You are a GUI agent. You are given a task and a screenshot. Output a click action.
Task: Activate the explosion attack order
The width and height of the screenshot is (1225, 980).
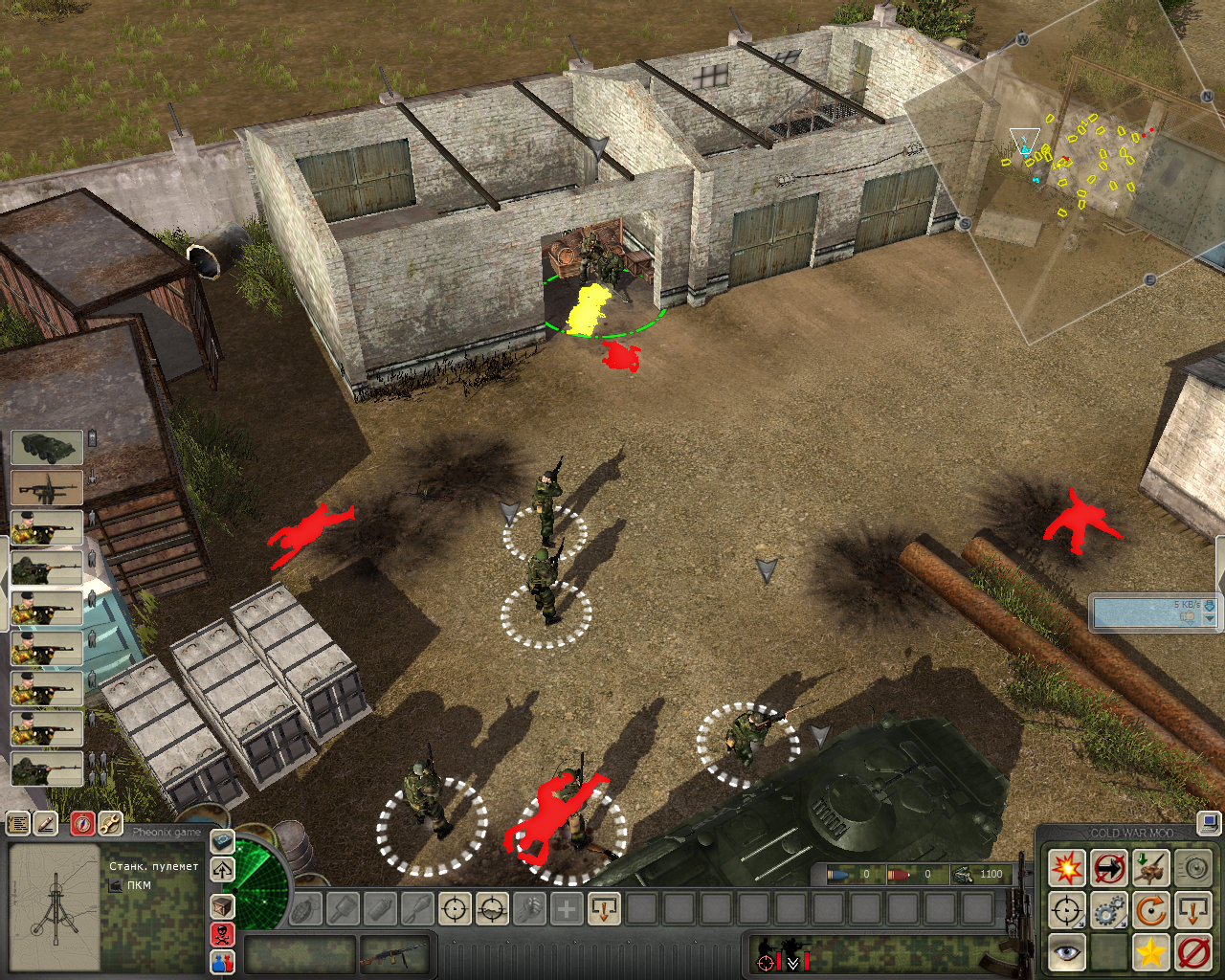pos(1066,869)
